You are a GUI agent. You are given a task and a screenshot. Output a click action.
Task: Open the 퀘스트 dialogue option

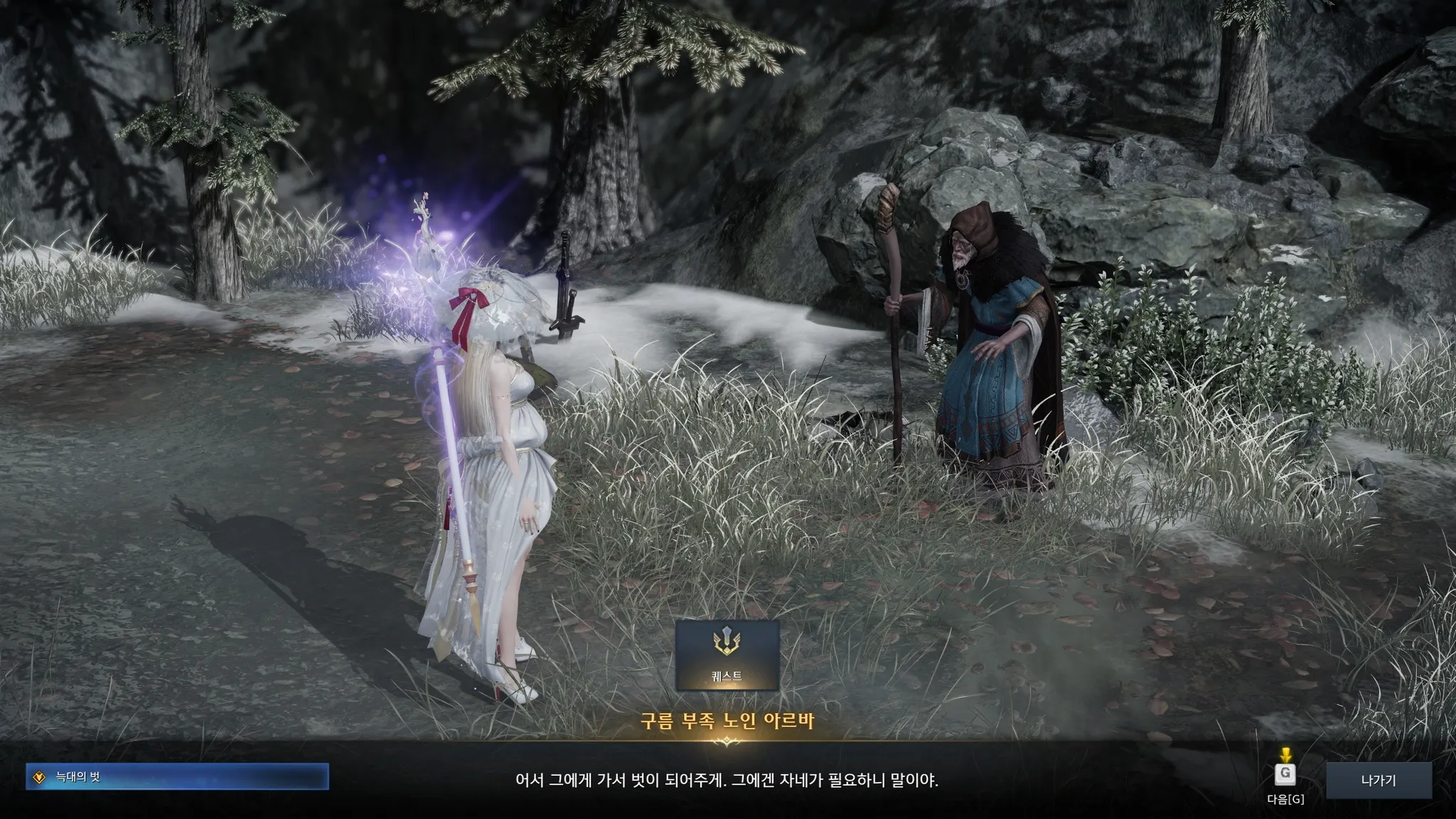pos(727,655)
